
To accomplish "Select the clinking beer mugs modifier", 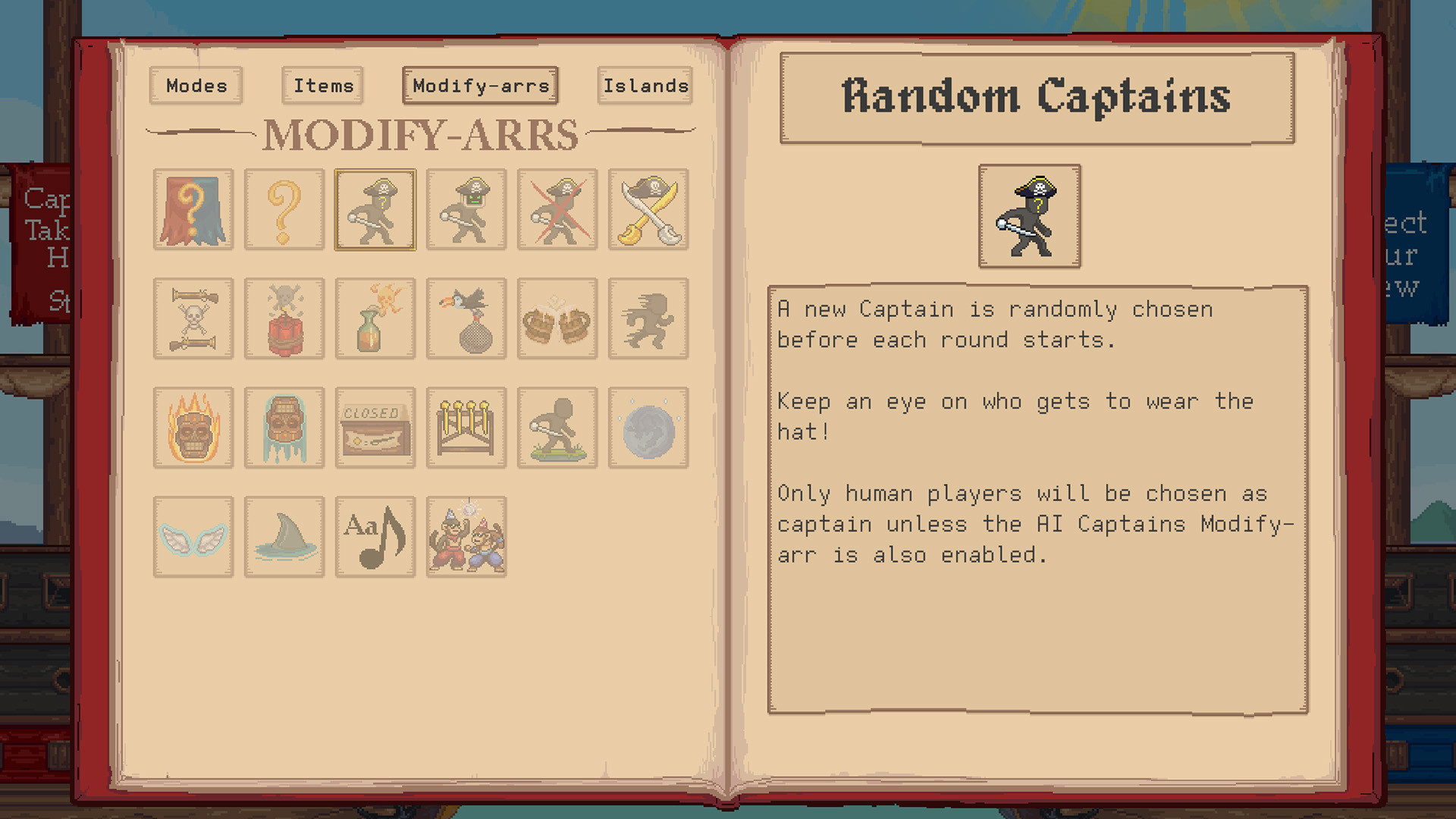I will pyautogui.click(x=557, y=318).
